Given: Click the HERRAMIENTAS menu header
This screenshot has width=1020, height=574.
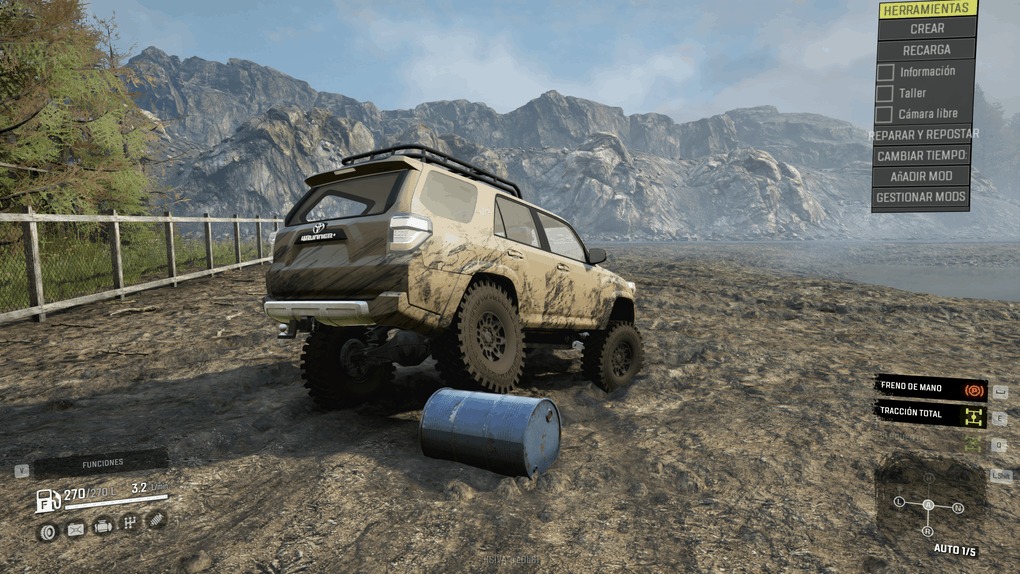Looking at the screenshot, I should point(928,9).
